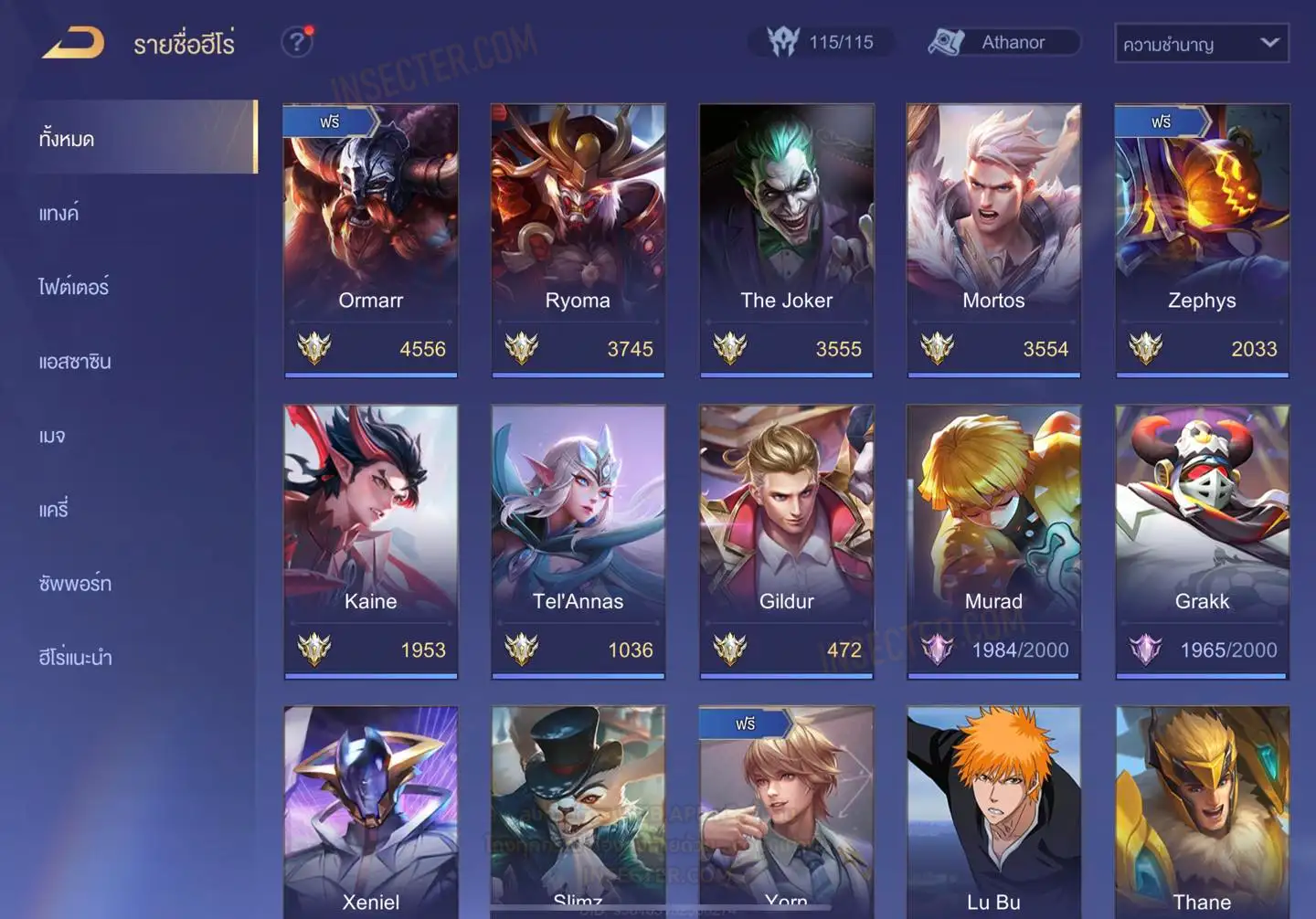Open the Athanor button
Screen dimensions: 1316x919
pyautogui.click(x=1003, y=42)
